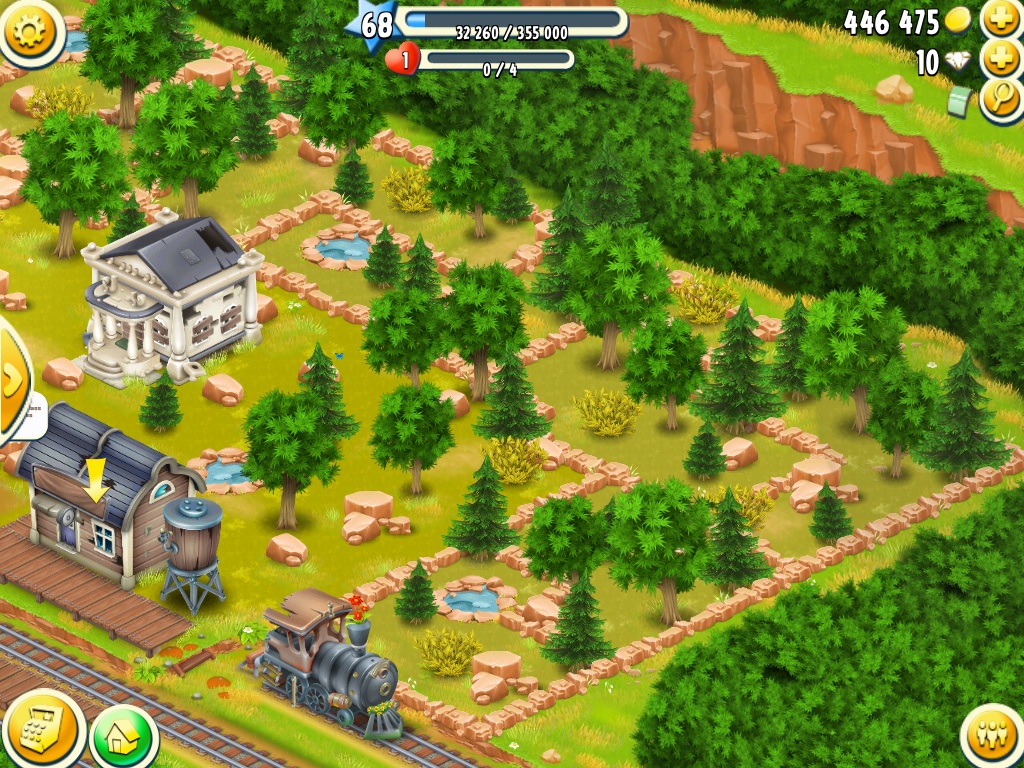Screen dimensions: 1024x768
Task: Tap the level 68 star badge
Action: [x=374, y=24]
